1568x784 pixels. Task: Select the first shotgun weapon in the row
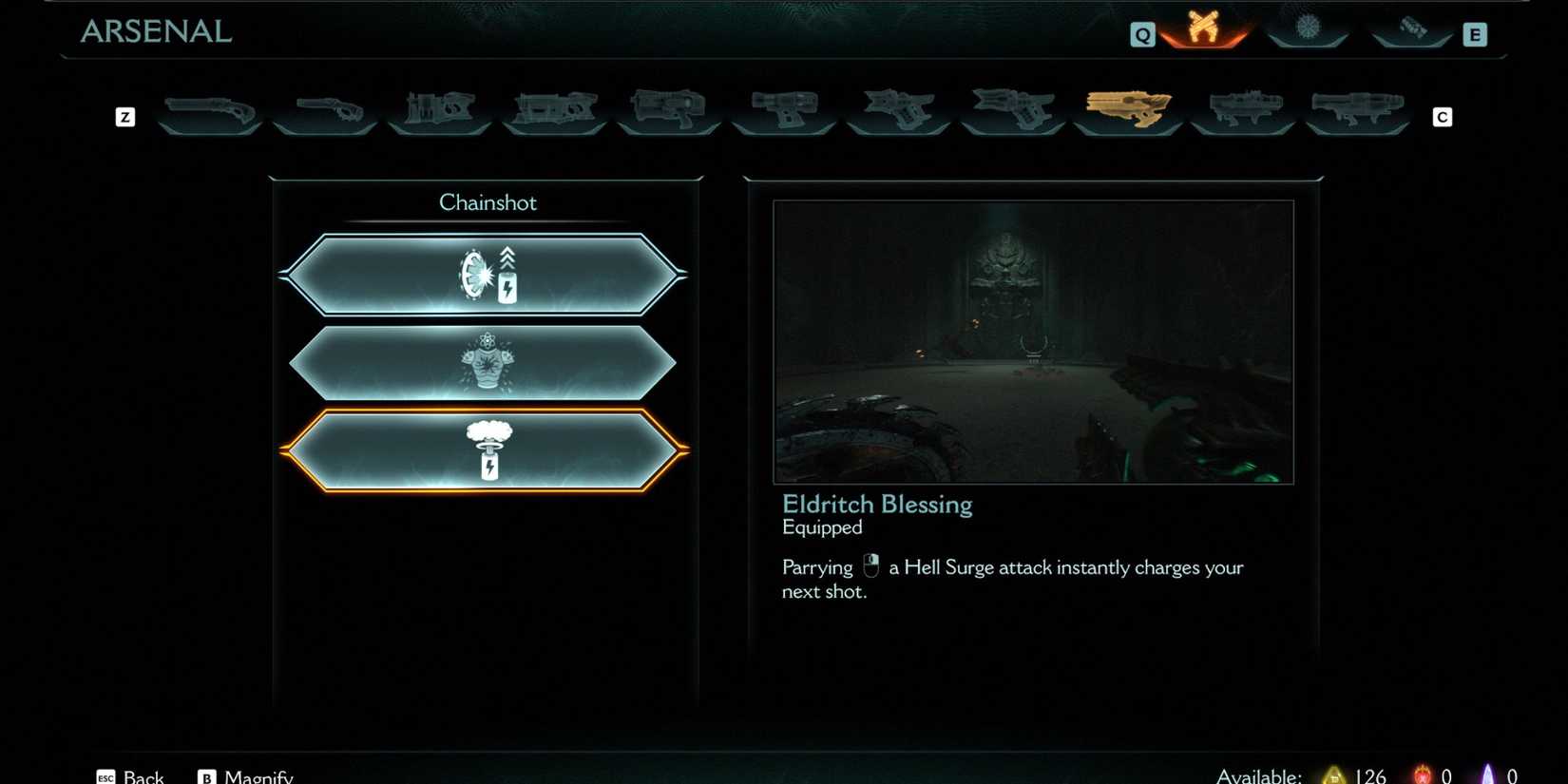(x=209, y=109)
